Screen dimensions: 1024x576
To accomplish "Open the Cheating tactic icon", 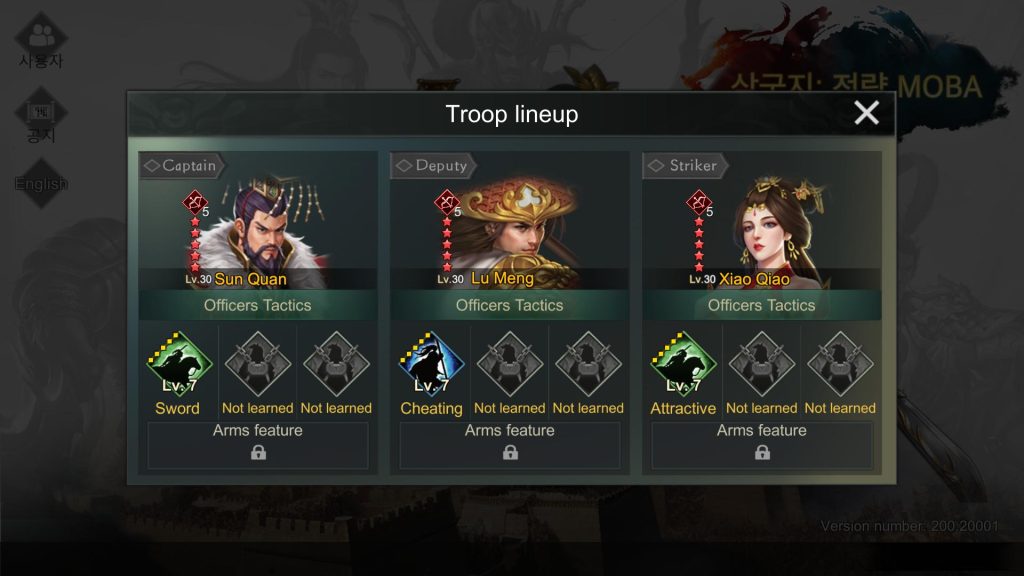I will pyautogui.click(x=431, y=365).
